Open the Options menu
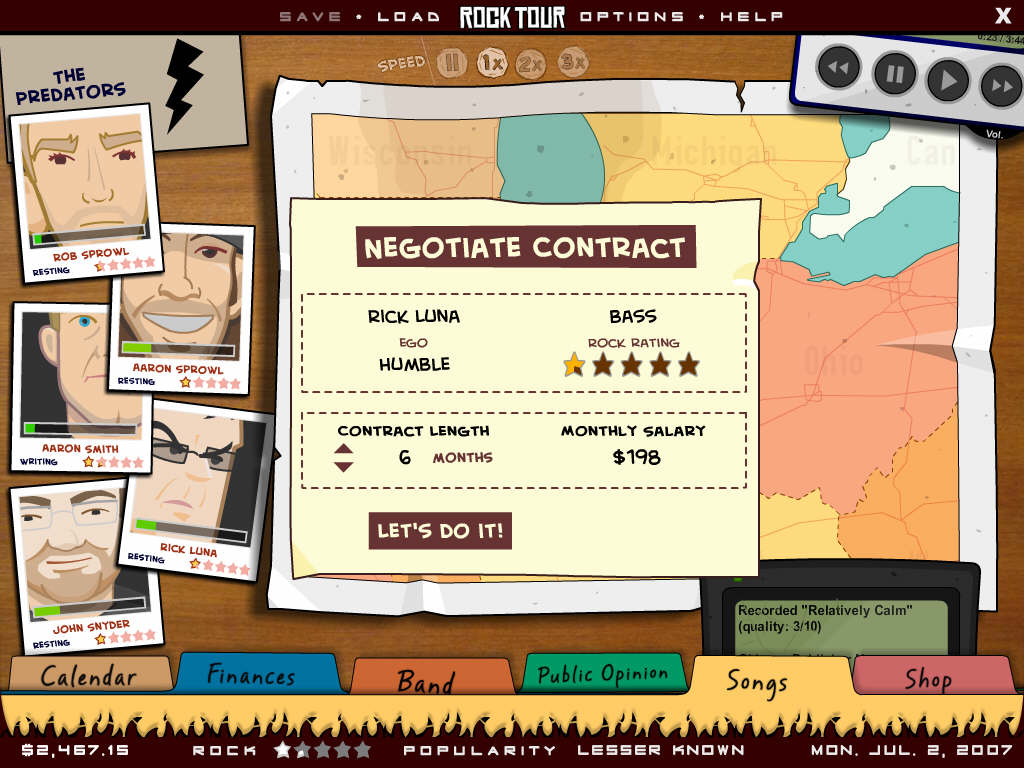This screenshot has height=768, width=1024. pyautogui.click(x=632, y=16)
